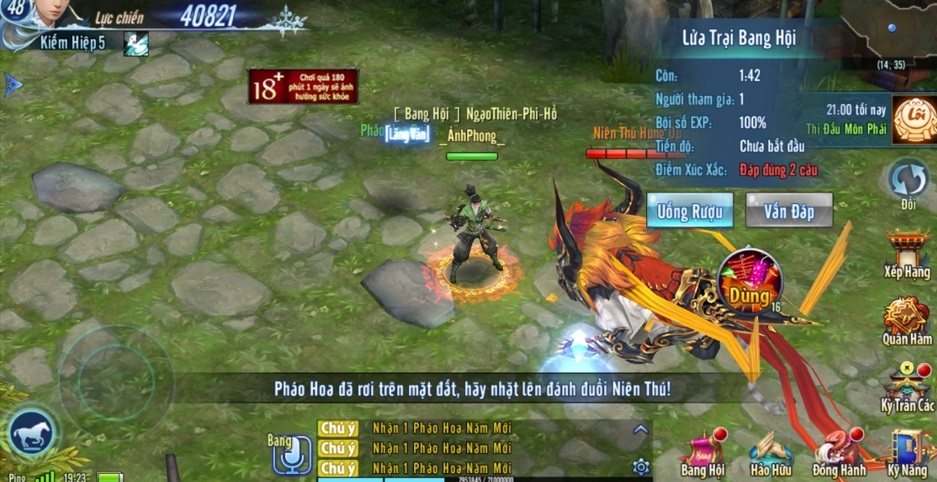Open the Kỹ Năng skills menu
Image resolution: width=937 pixels, height=482 pixels.
click(906, 452)
